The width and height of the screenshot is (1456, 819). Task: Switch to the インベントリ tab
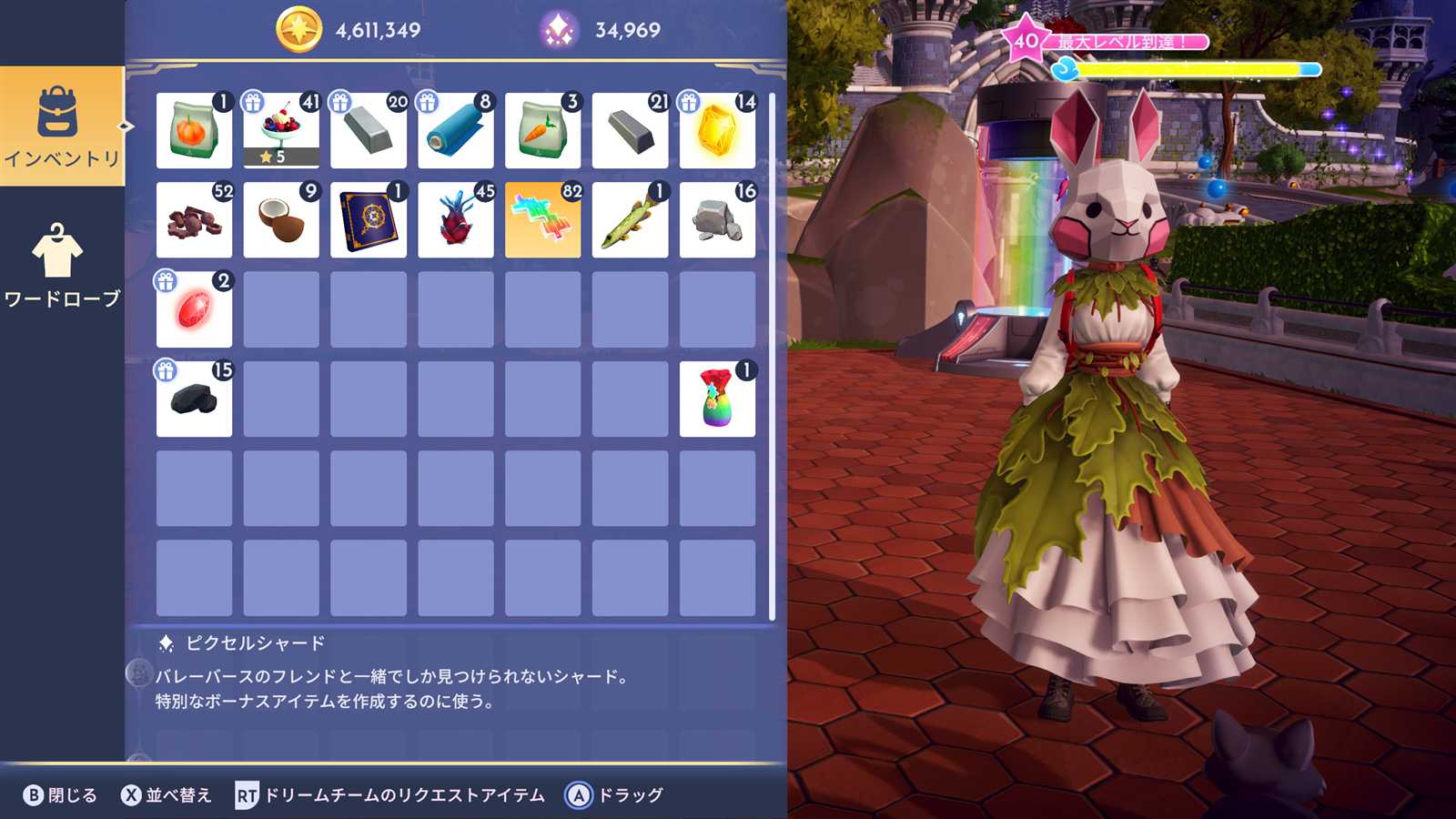(x=62, y=126)
